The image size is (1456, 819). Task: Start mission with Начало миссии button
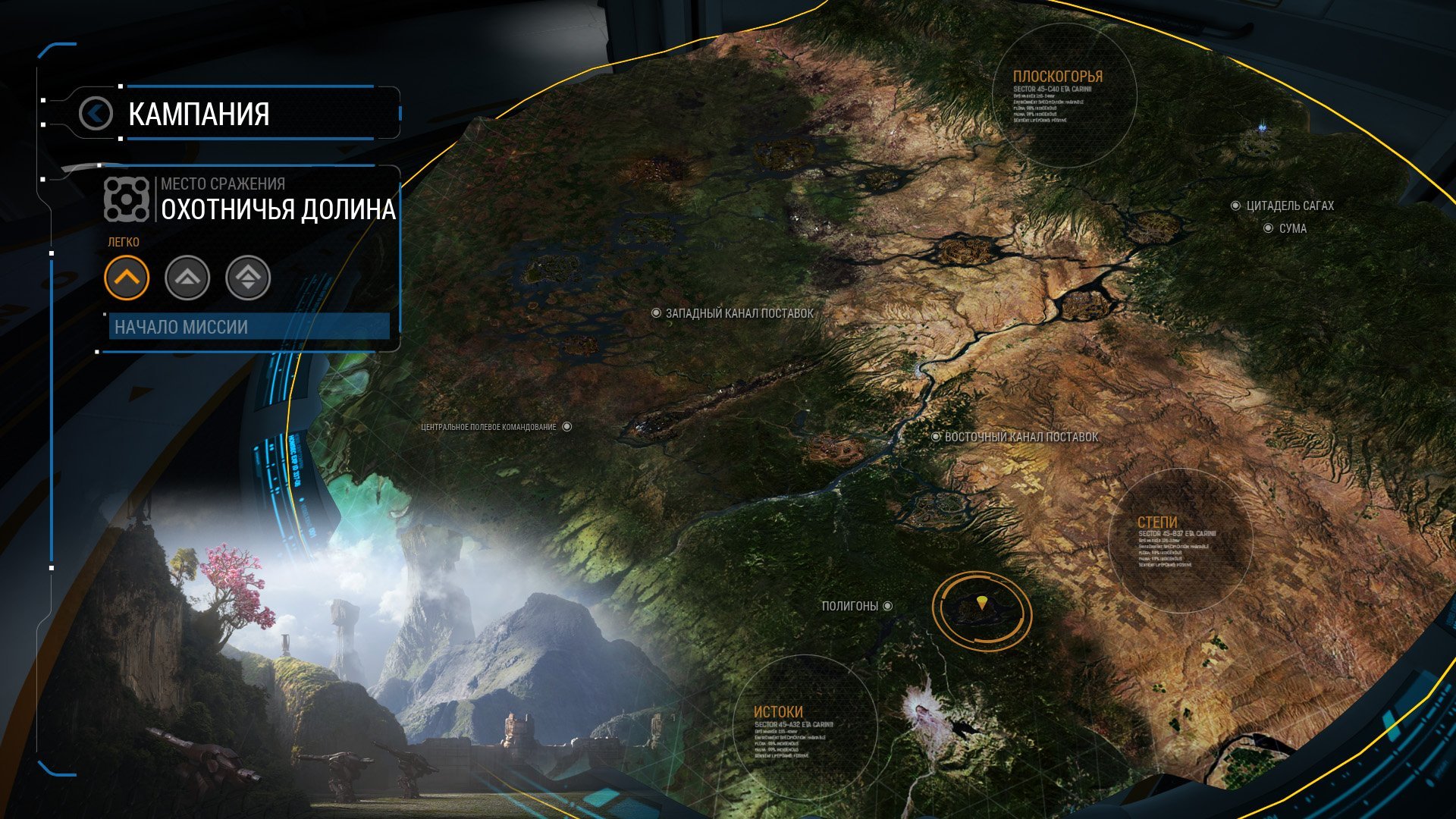(x=249, y=327)
